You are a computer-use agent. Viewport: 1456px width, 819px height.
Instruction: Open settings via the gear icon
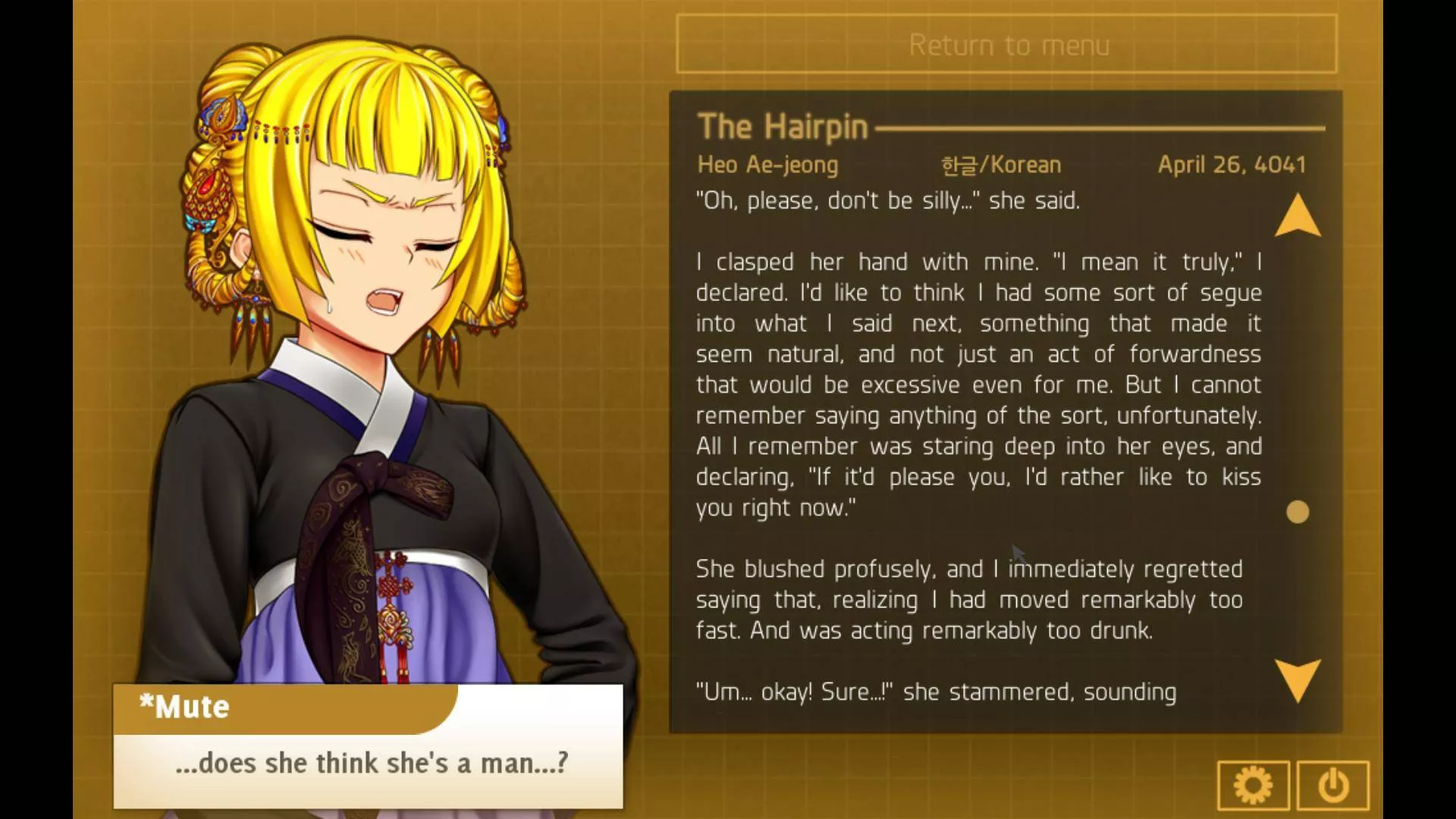click(1253, 786)
